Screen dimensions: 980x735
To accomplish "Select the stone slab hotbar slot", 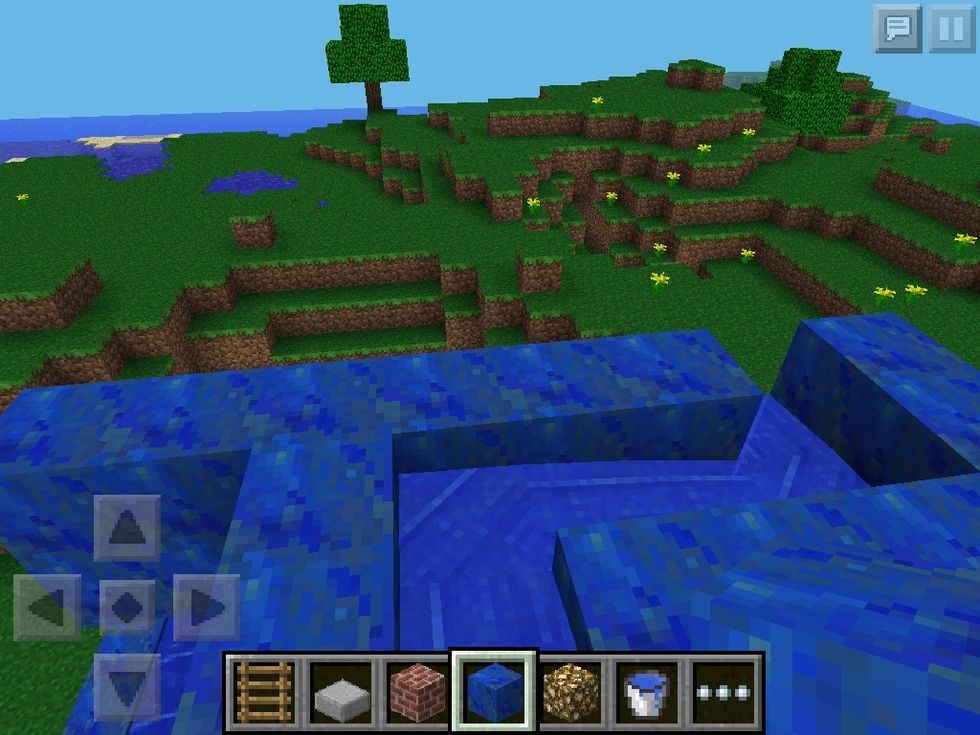I will (x=340, y=691).
